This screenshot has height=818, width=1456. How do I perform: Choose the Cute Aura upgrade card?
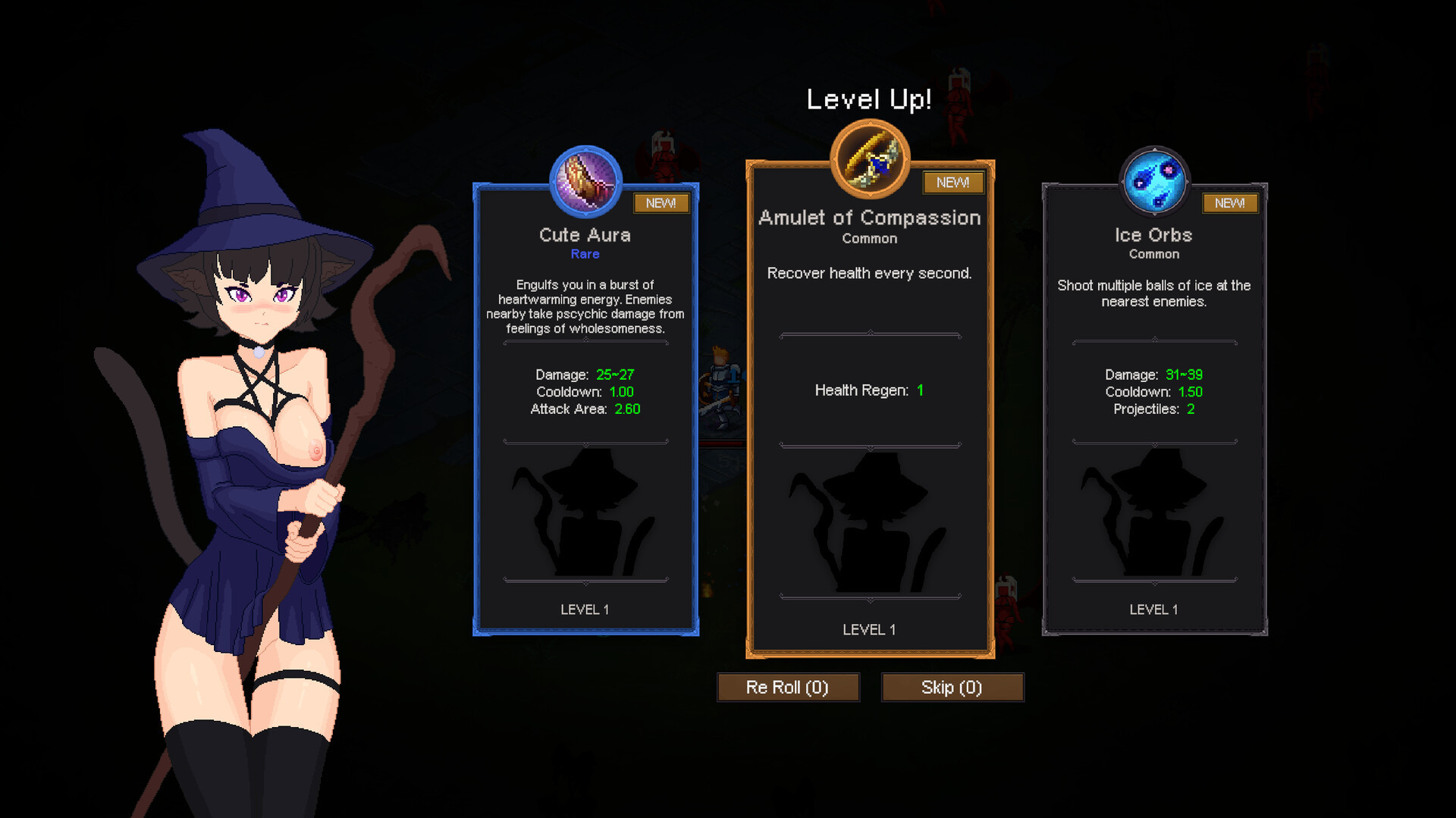pos(585,409)
